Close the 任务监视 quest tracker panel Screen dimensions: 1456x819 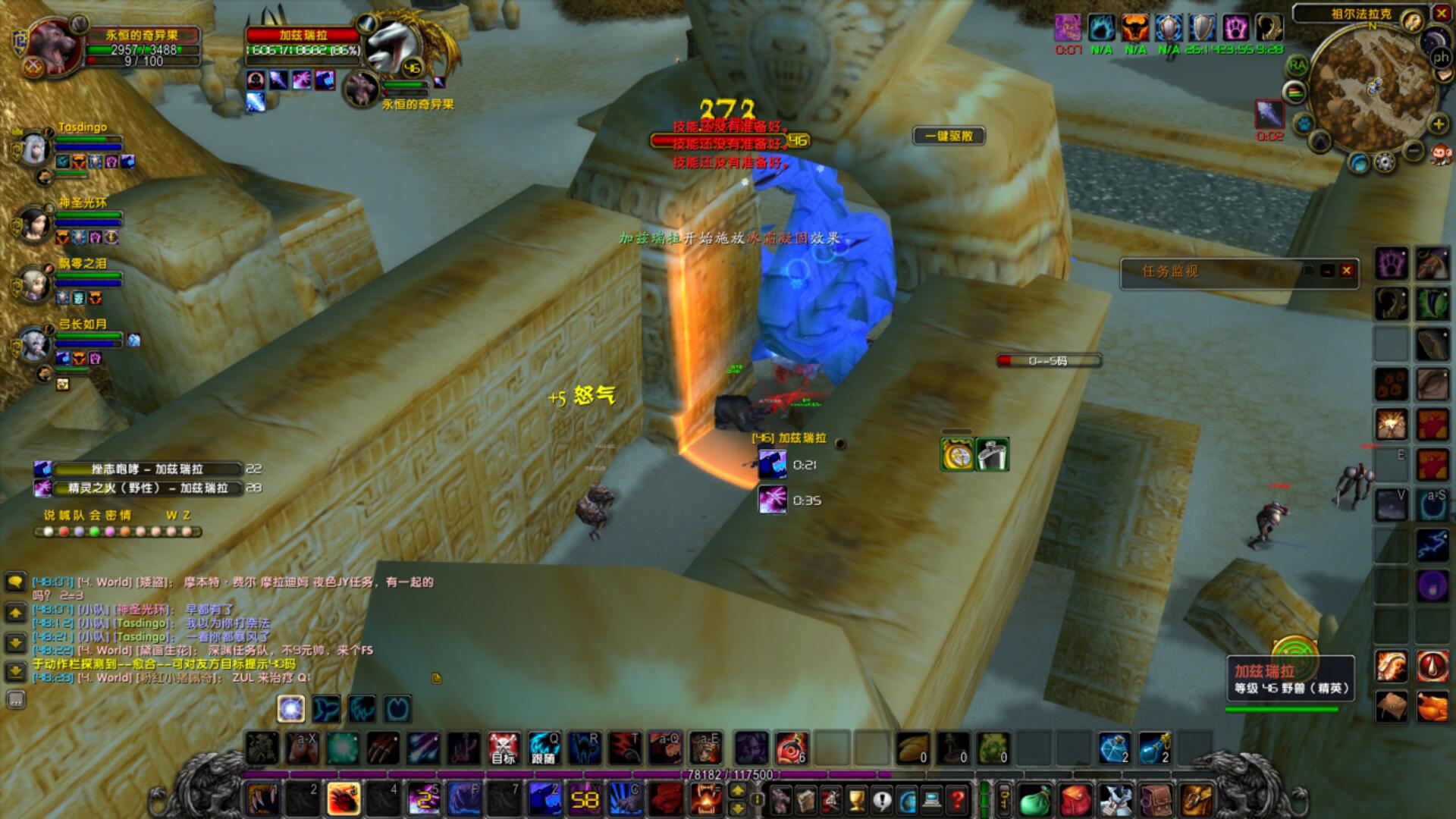[x=1347, y=271]
